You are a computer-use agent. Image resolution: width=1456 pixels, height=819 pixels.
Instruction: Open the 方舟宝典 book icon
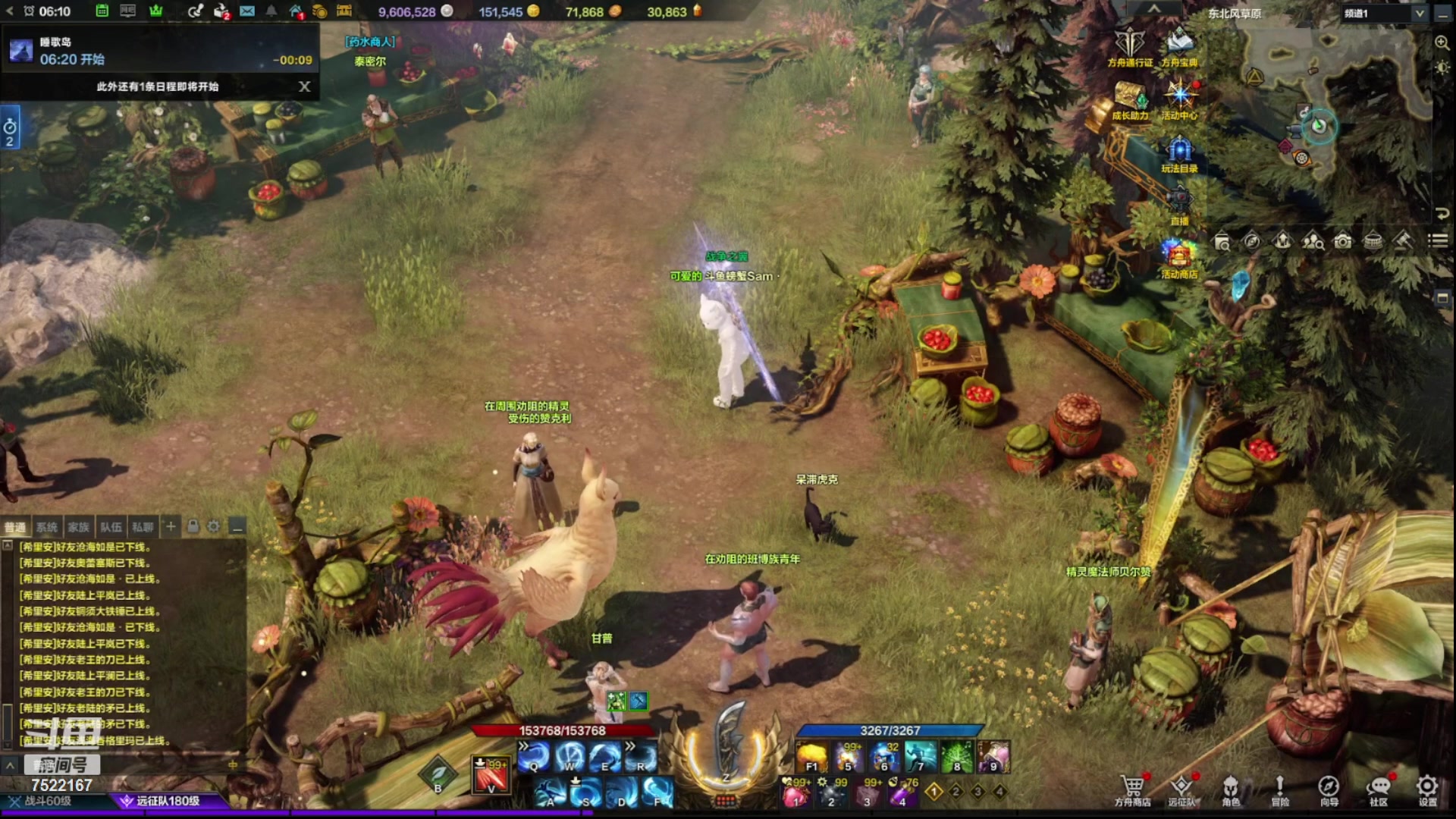coord(1179,44)
